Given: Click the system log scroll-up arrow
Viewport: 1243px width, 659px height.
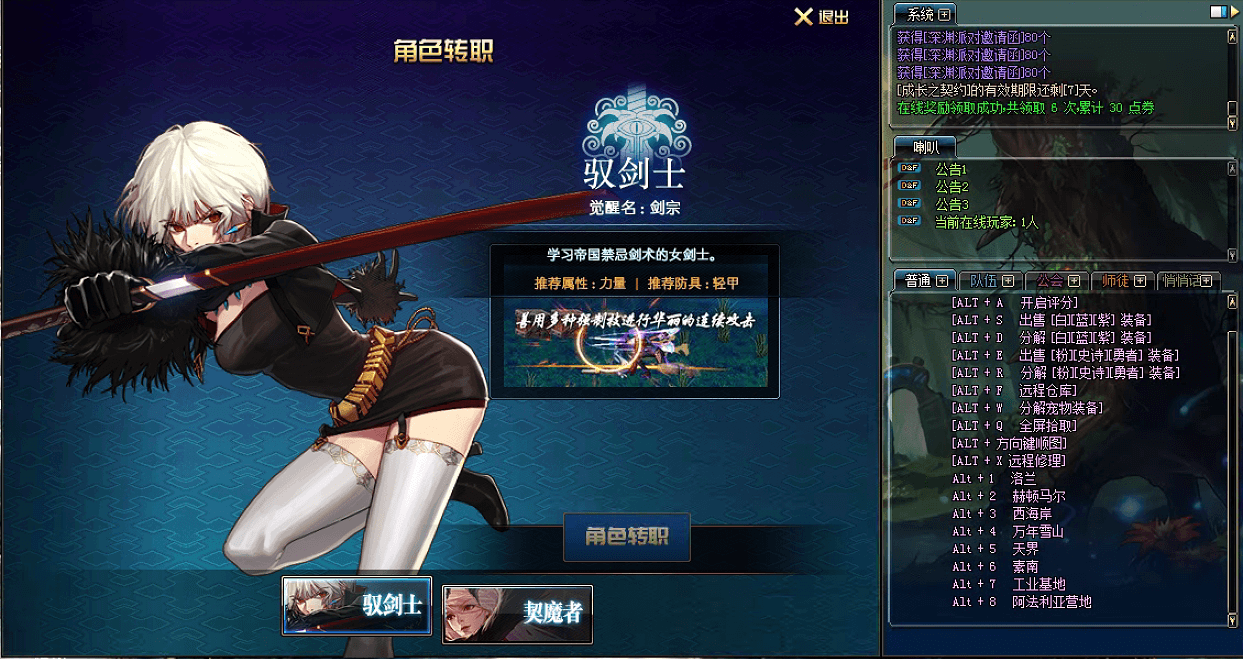Looking at the screenshot, I should pos(1232,36).
